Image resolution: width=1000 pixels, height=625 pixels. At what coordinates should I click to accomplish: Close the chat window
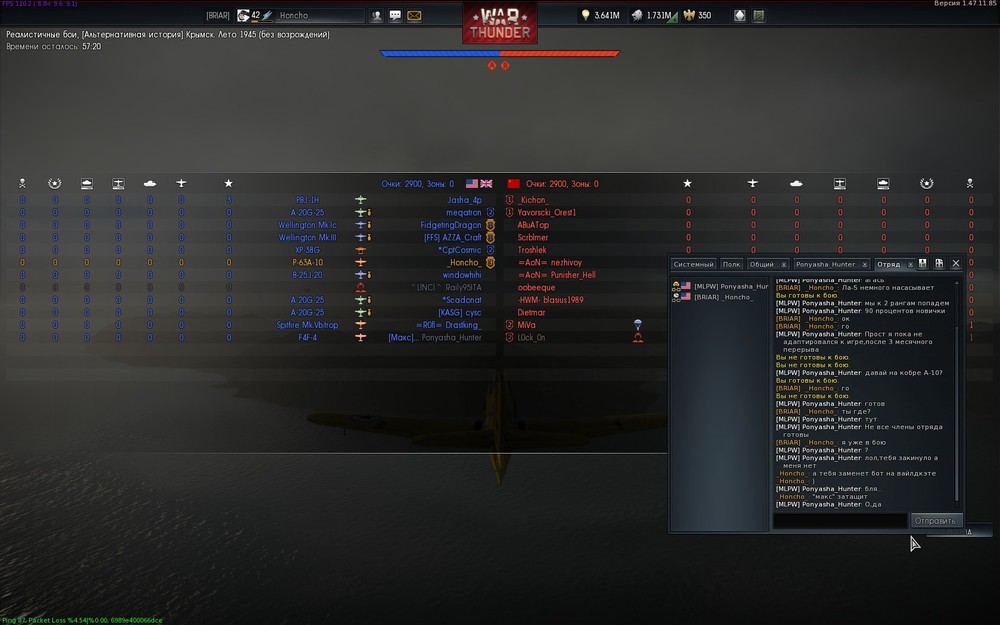tap(956, 264)
